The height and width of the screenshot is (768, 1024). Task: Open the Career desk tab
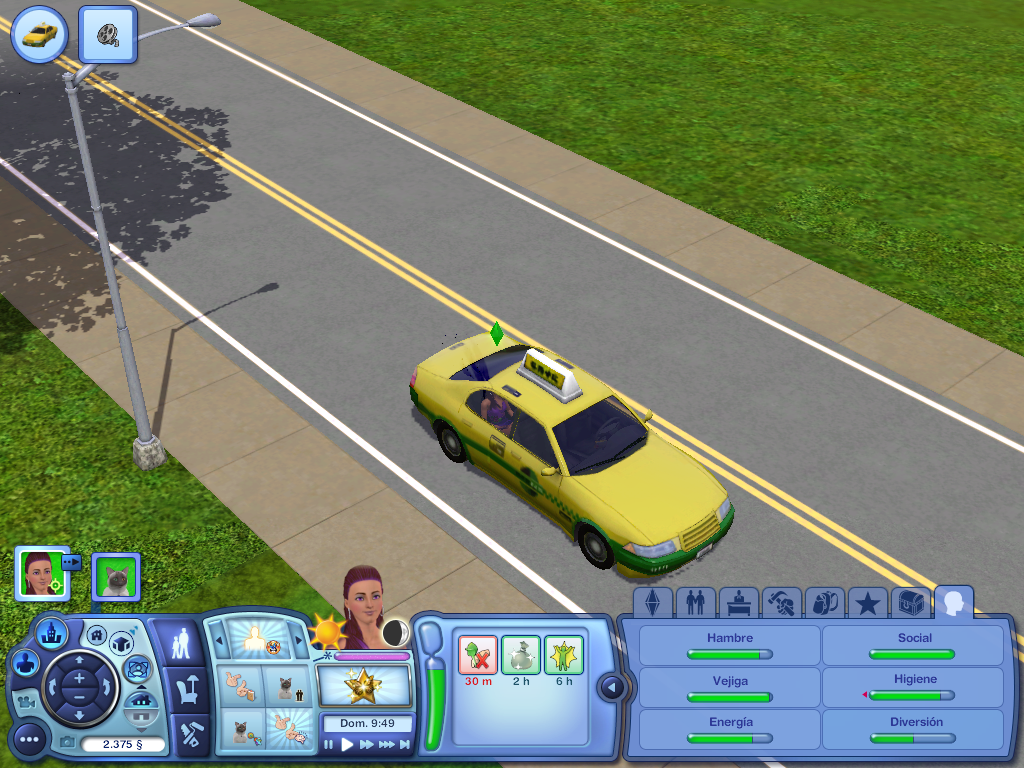click(738, 603)
